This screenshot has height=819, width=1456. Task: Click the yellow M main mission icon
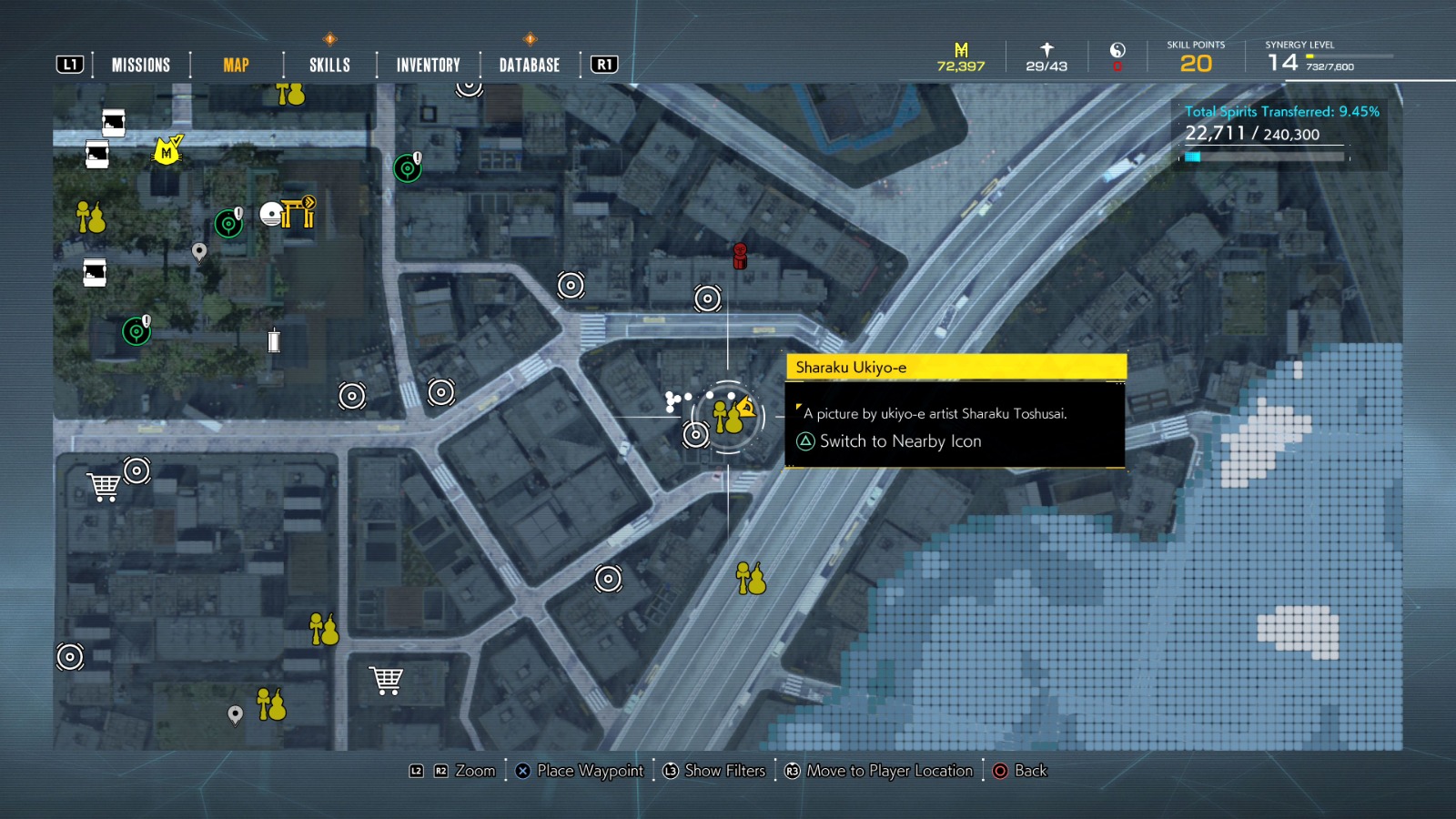166,150
